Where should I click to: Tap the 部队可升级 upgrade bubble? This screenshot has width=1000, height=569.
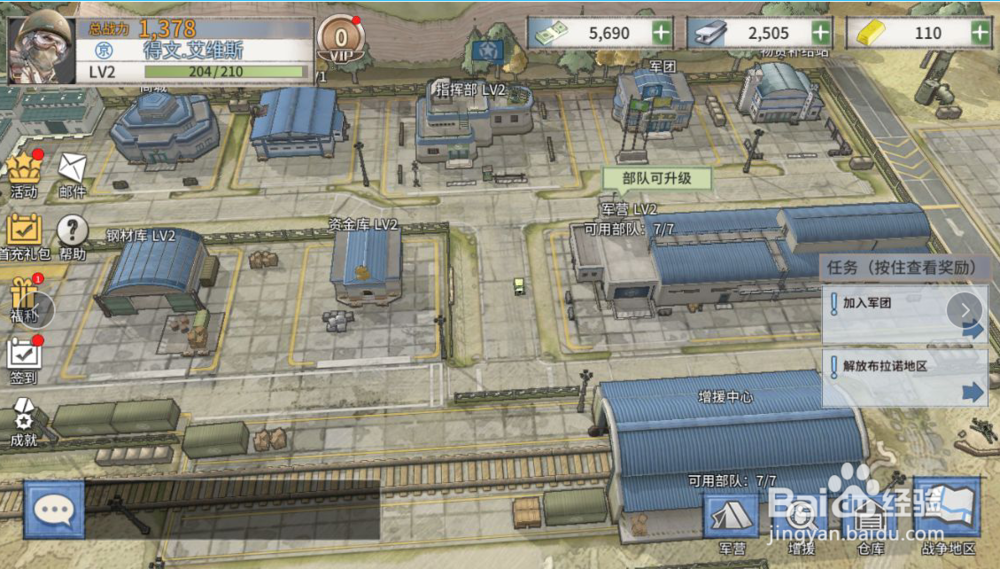tap(657, 180)
